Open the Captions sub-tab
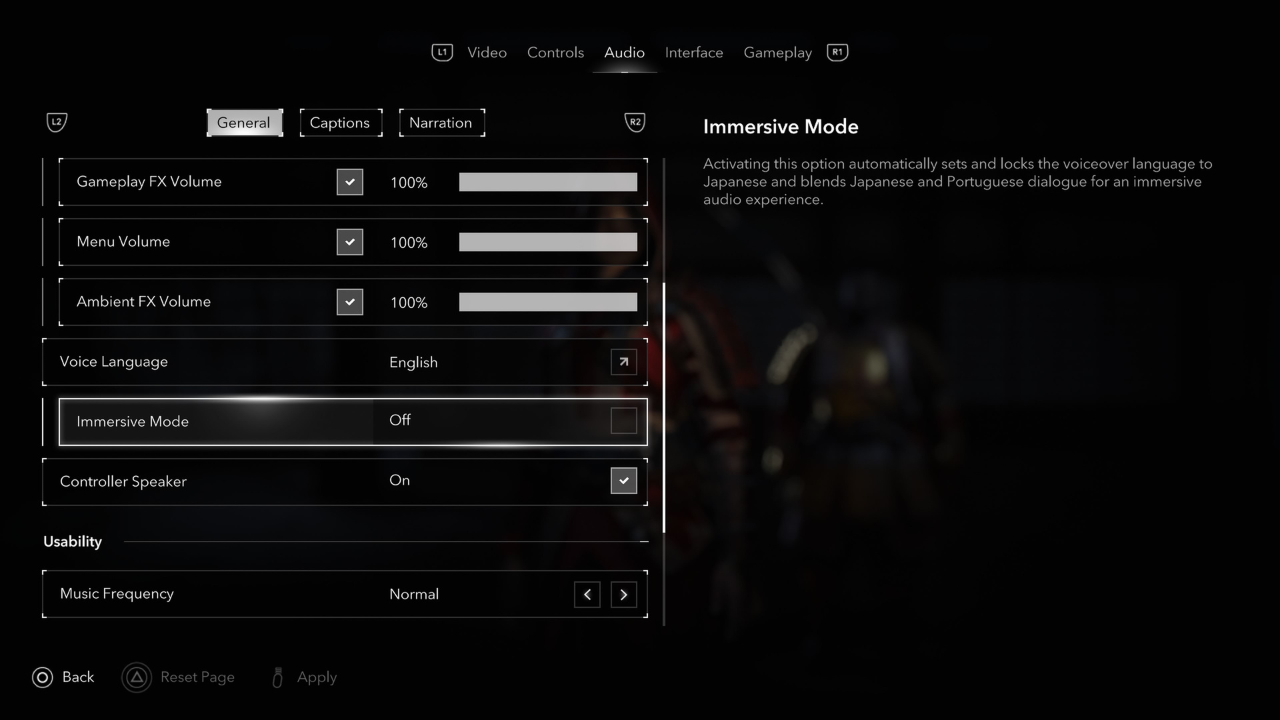Viewport: 1280px width, 720px height. coord(340,122)
